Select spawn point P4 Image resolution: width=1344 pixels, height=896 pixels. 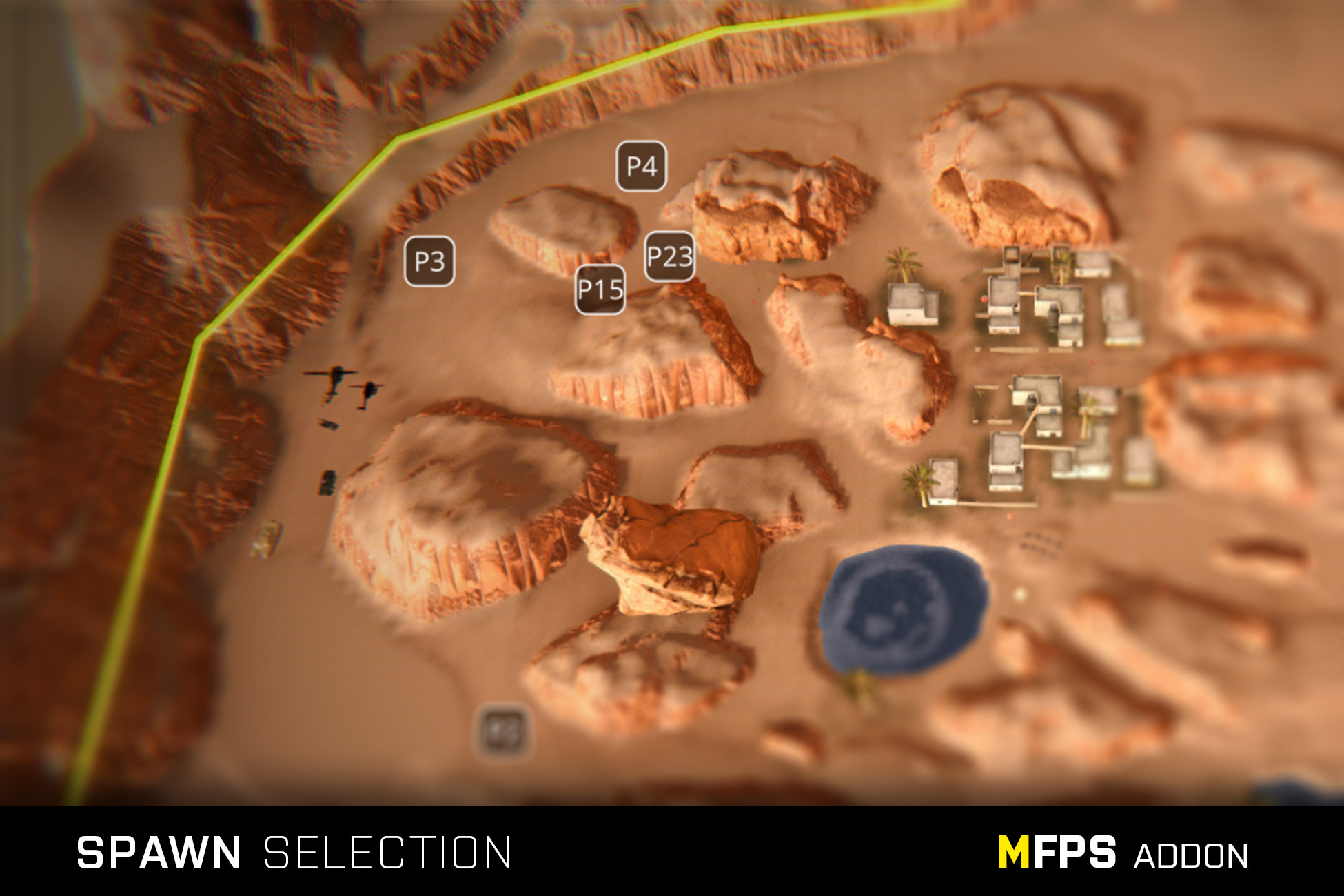point(641,165)
